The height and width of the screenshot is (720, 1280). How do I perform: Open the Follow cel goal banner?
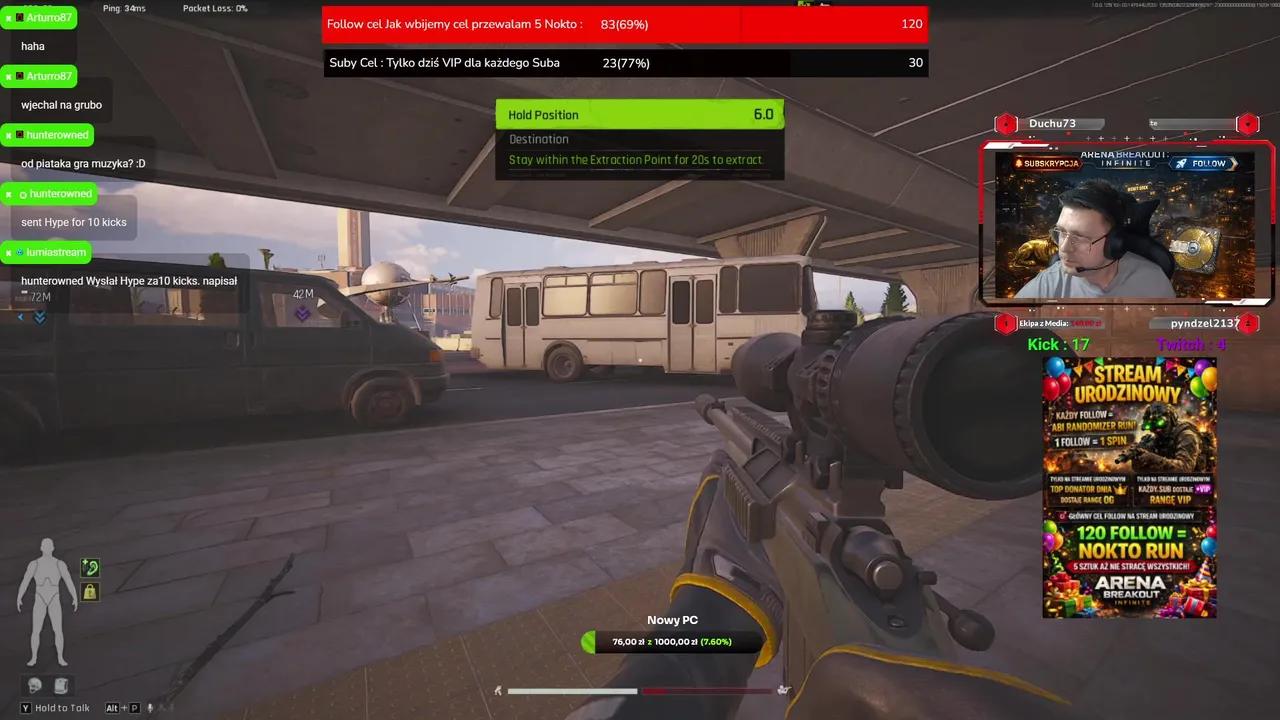coord(624,24)
